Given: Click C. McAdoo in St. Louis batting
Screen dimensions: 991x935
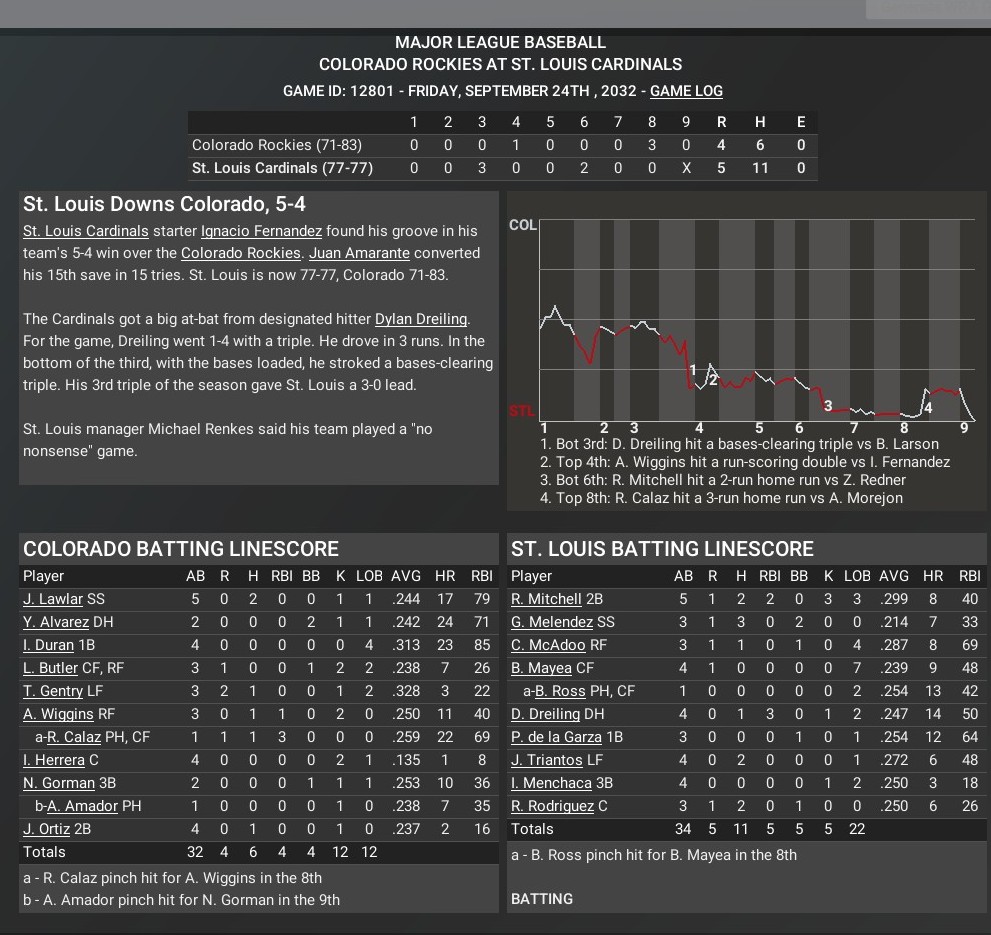Looking at the screenshot, I should tap(548, 645).
